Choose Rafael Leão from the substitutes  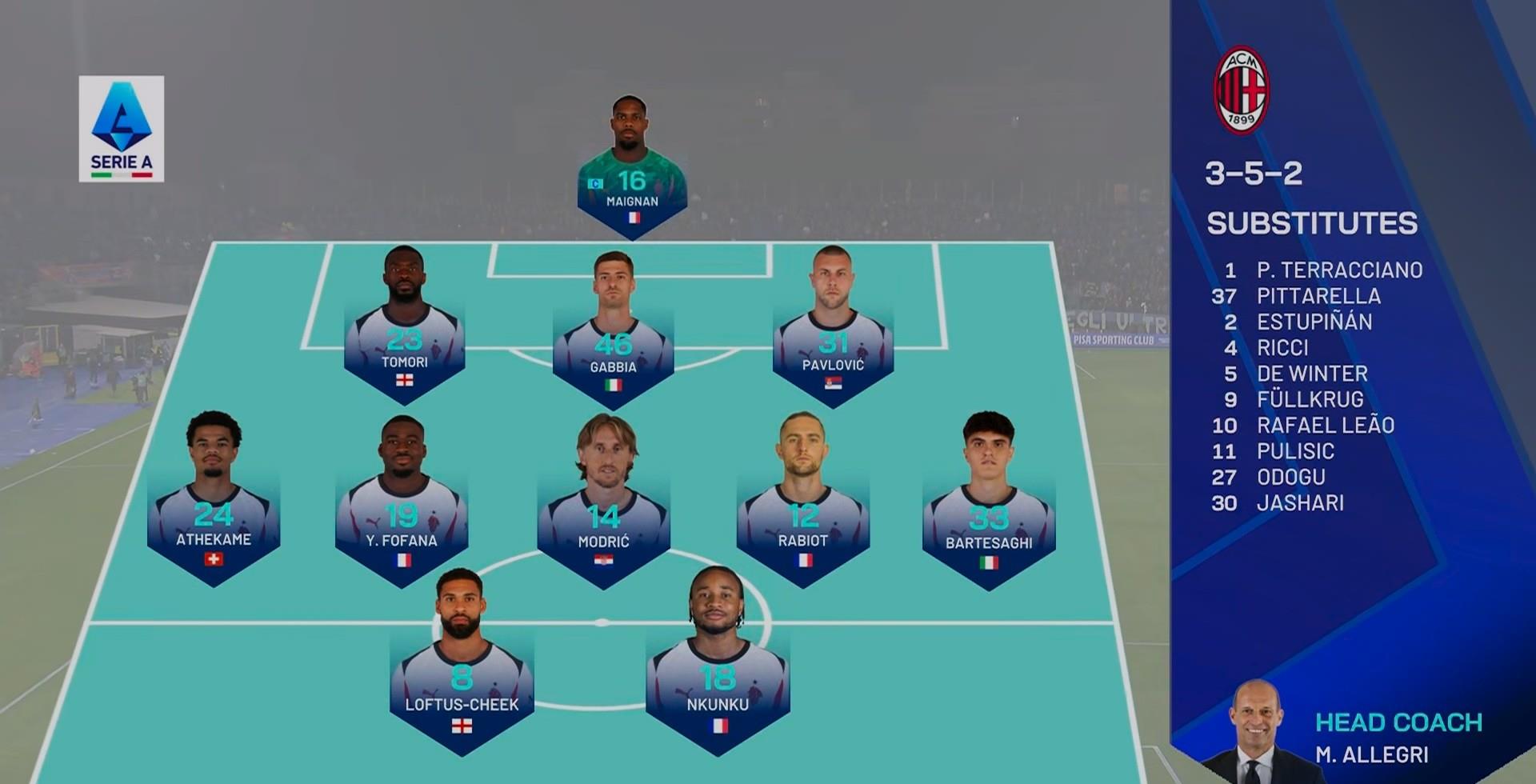(1325, 426)
